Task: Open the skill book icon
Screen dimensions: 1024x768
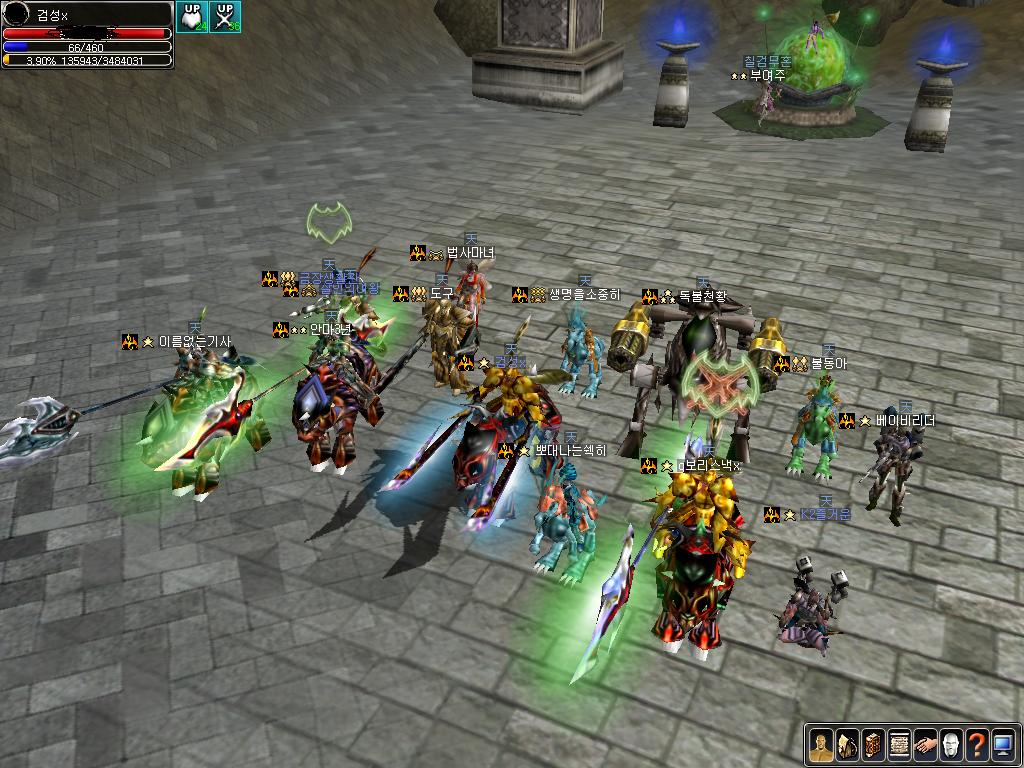Action: pyautogui.click(x=873, y=745)
